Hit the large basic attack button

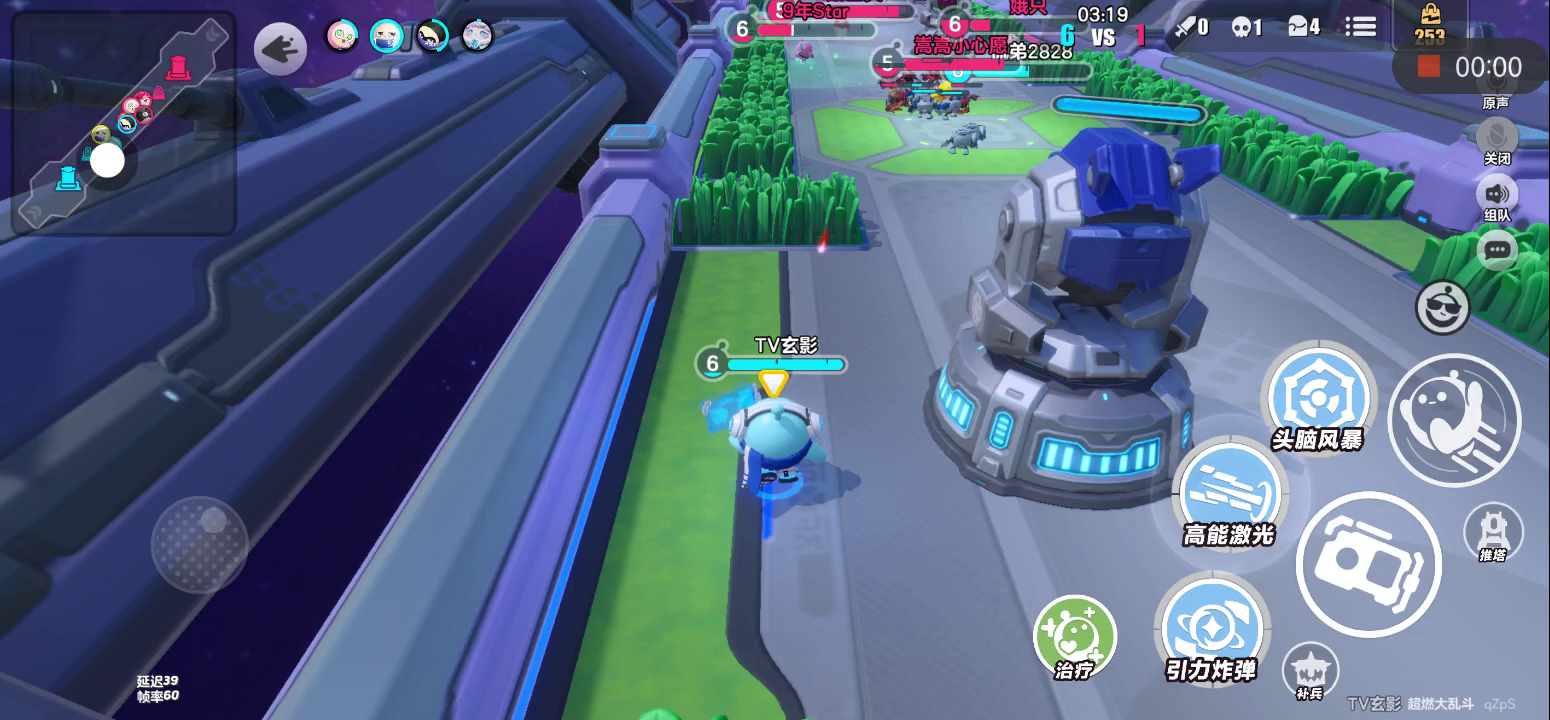point(1367,564)
